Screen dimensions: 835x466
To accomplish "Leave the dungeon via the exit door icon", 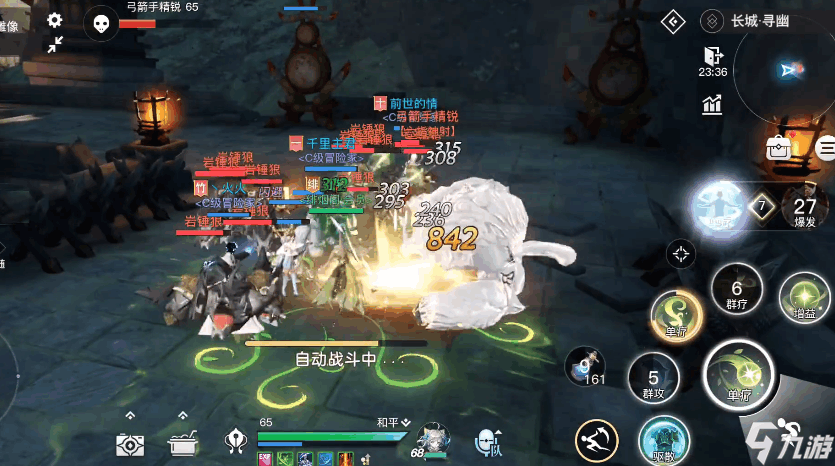I will pyautogui.click(x=712, y=55).
